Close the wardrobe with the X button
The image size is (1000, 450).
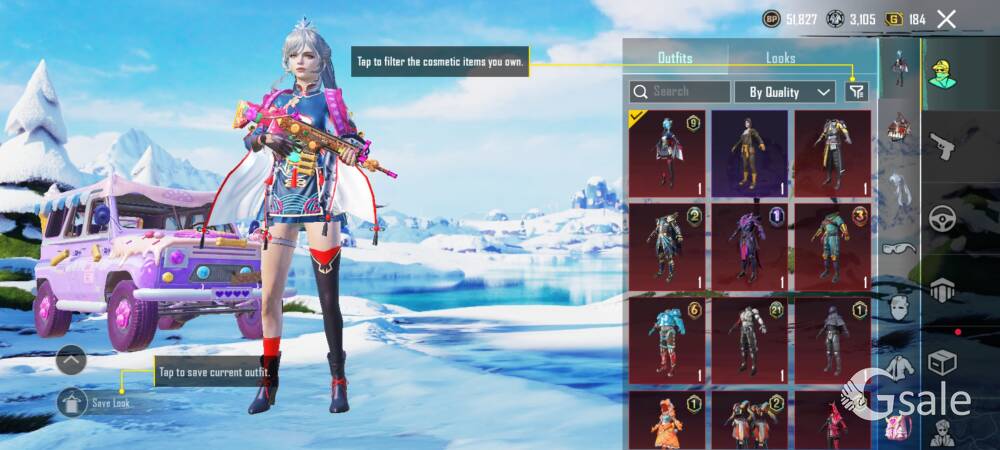tap(946, 19)
